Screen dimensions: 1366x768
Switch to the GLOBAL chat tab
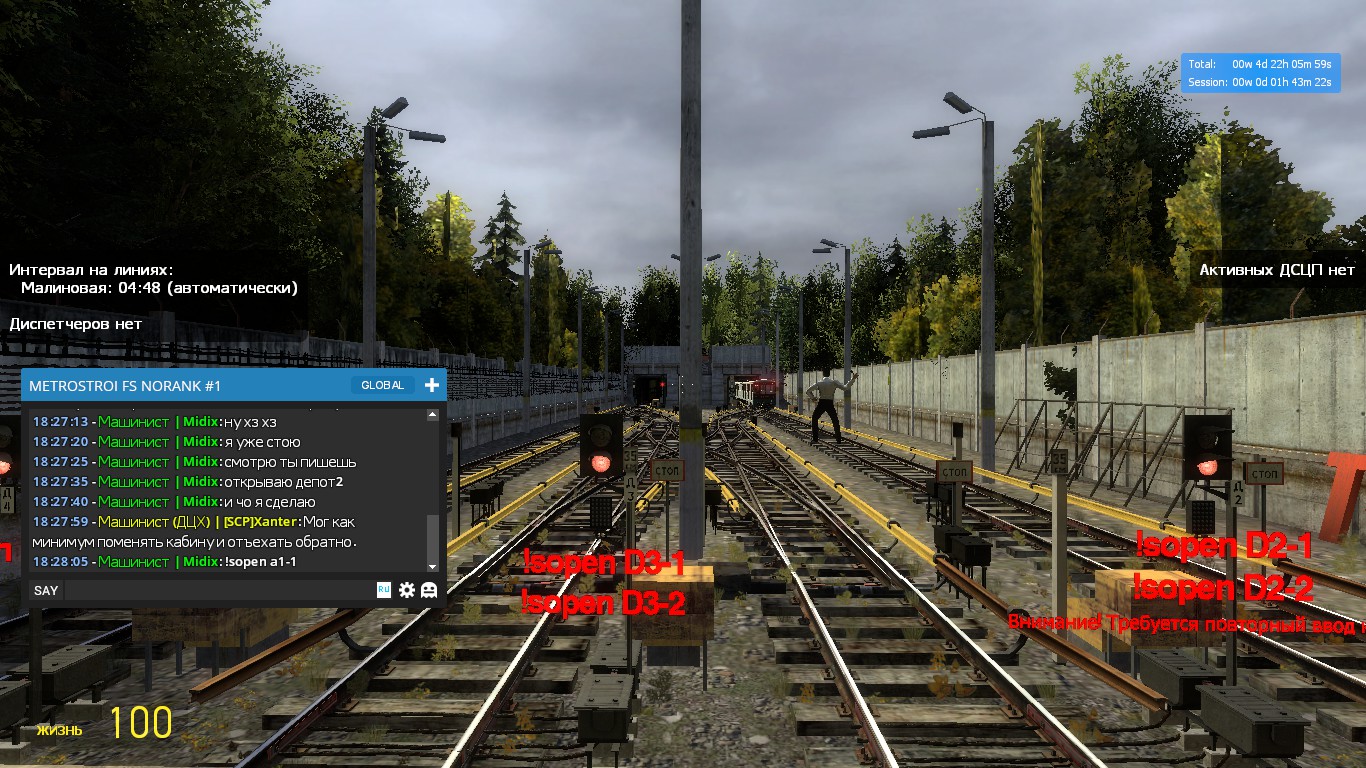[x=383, y=385]
